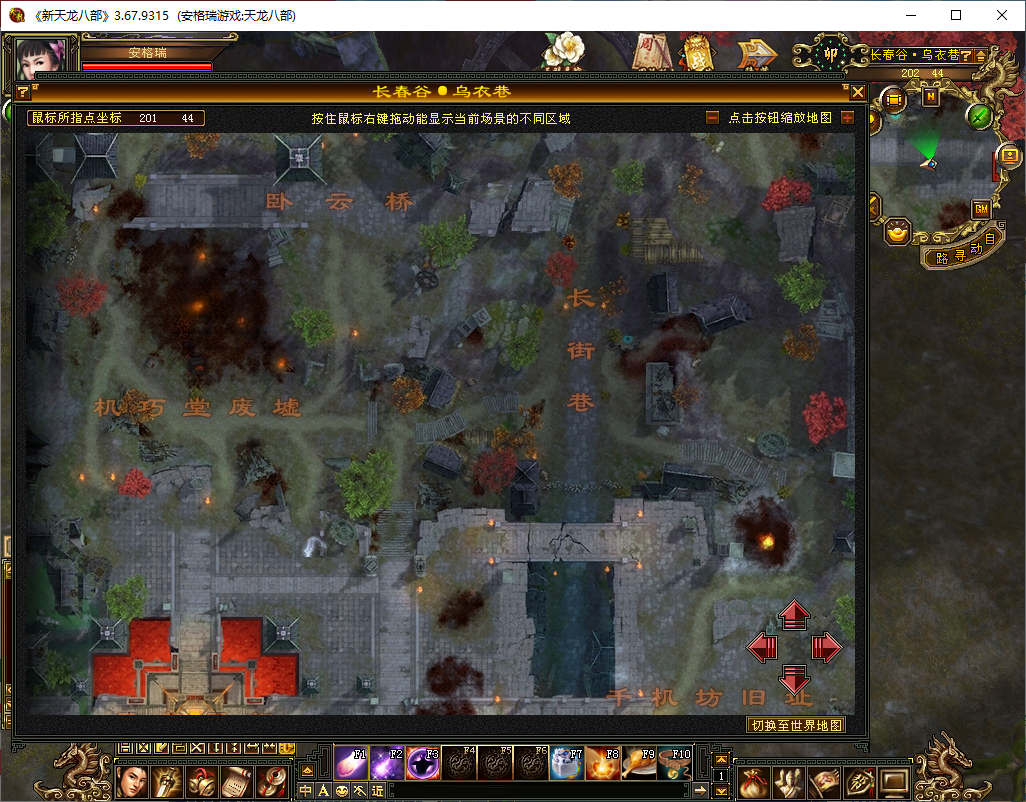Activate the F1 pink feather skill

pos(350,763)
